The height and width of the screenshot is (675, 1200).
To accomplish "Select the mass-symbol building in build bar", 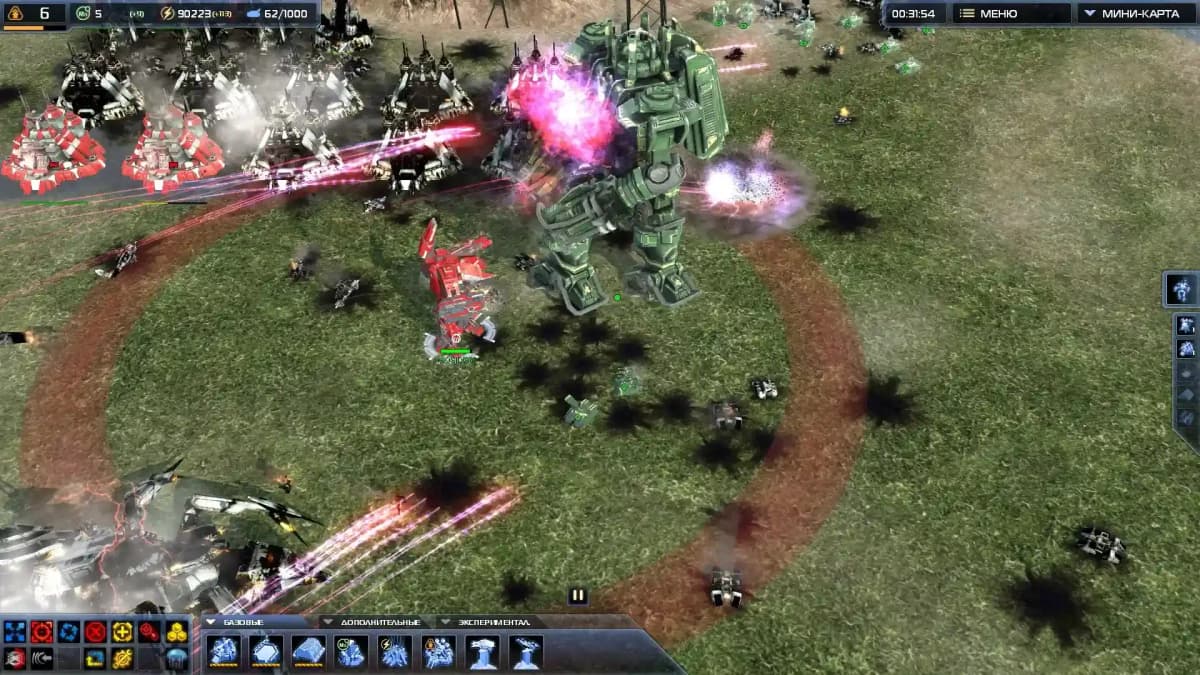I will [x=352, y=652].
